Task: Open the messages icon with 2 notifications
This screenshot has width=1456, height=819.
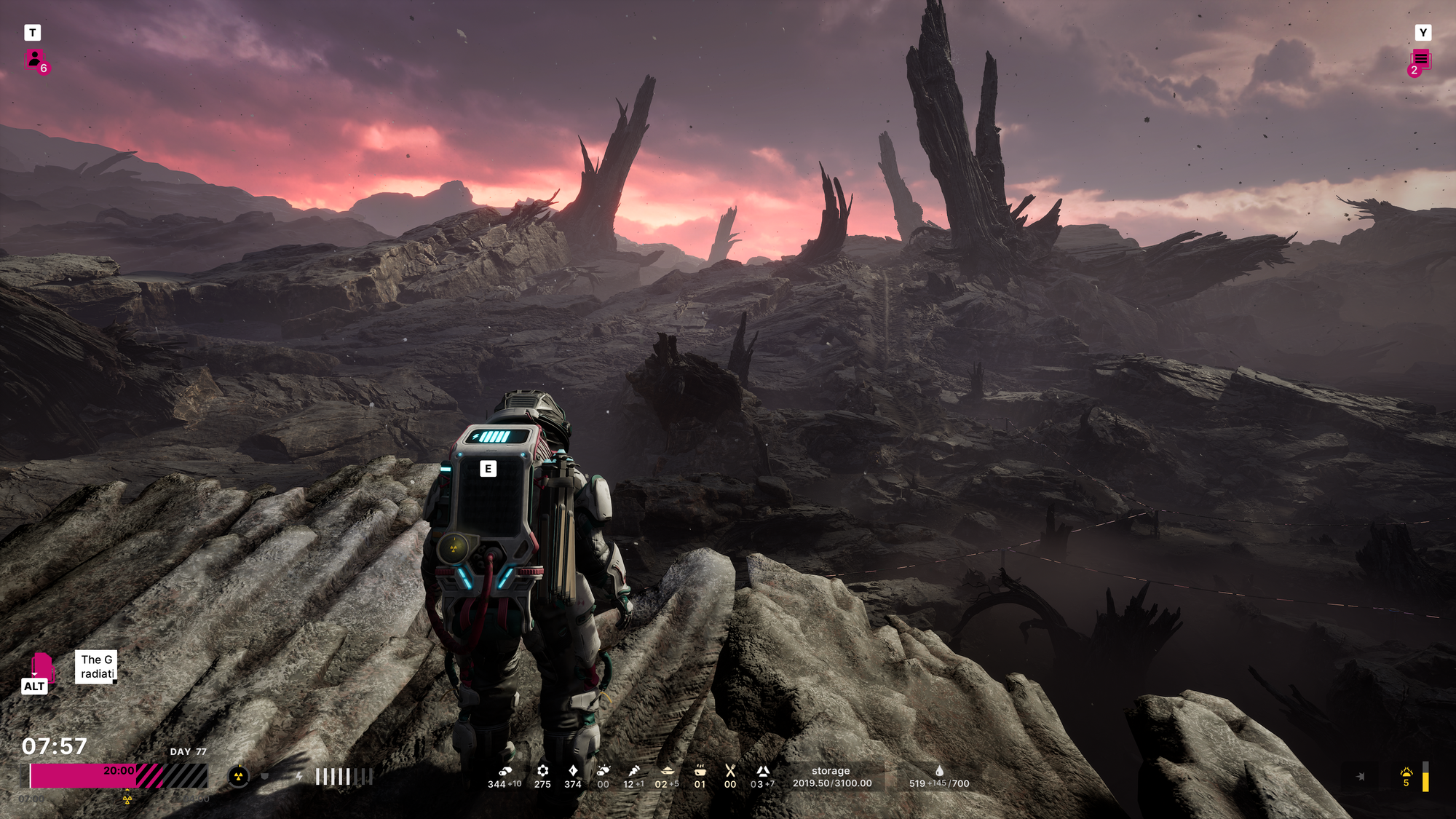Action: point(1420,60)
